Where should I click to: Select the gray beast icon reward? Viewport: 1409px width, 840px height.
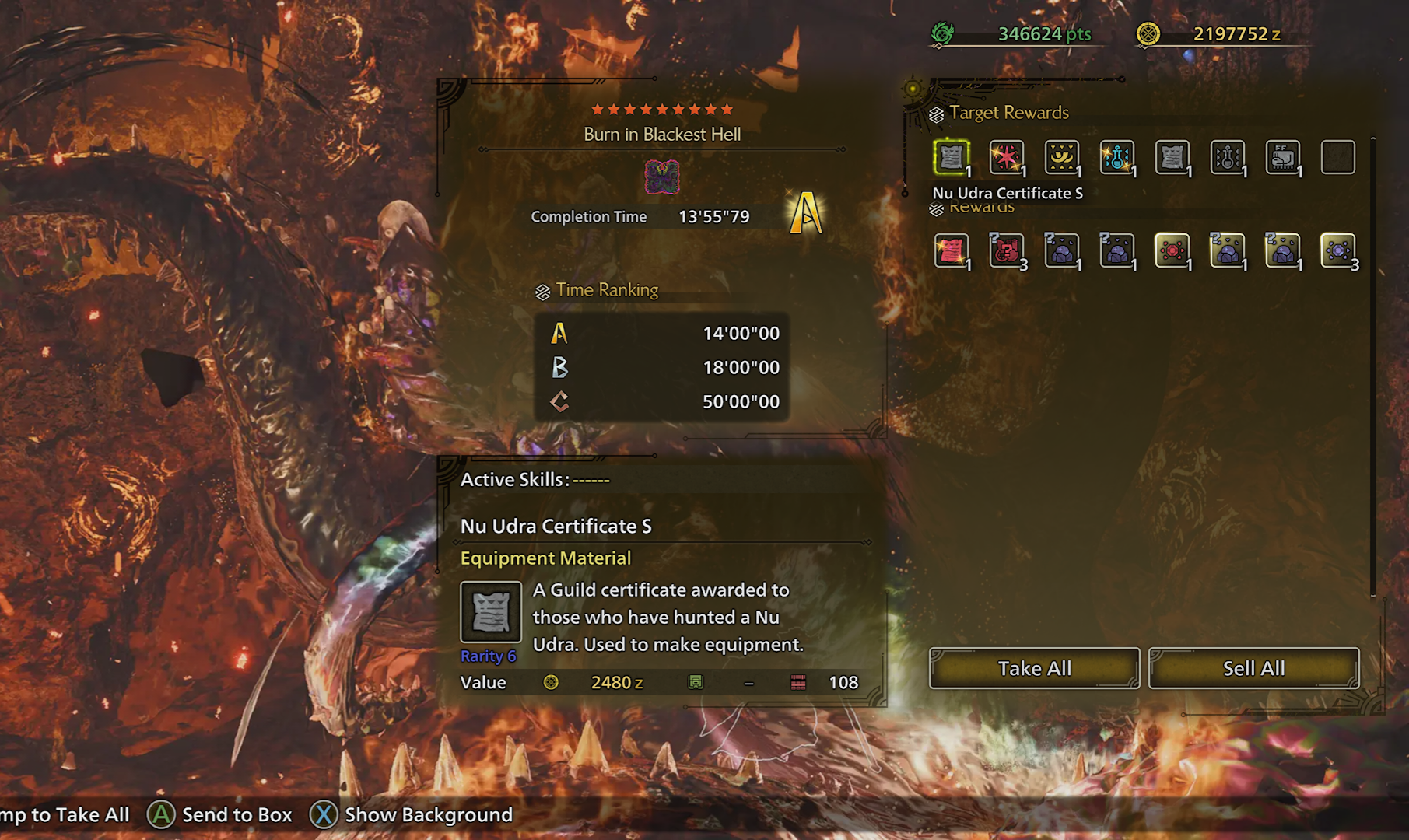click(1282, 158)
